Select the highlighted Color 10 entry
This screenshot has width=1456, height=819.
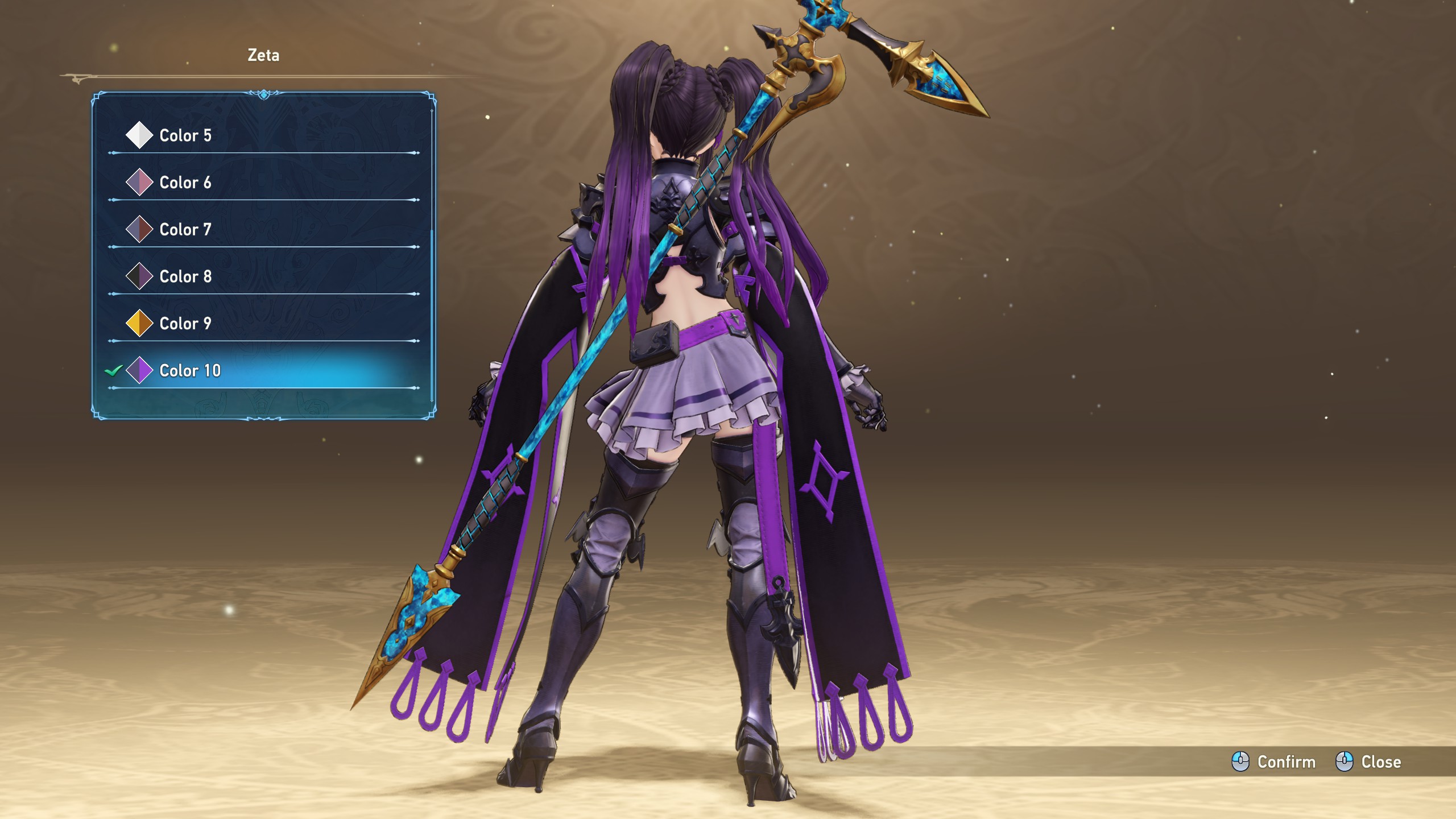[x=190, y=371]
